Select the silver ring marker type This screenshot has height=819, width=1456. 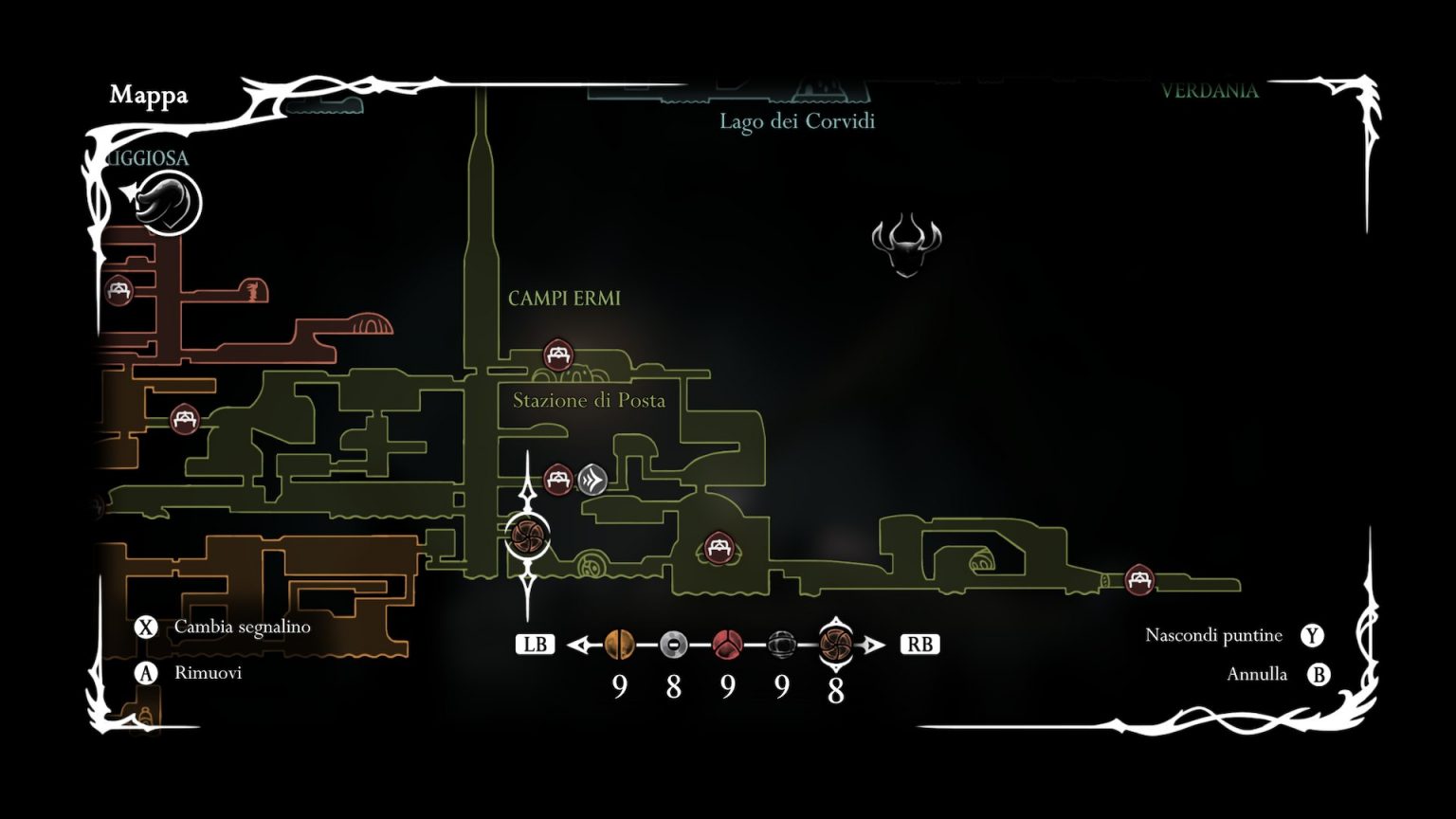point(674,644)
